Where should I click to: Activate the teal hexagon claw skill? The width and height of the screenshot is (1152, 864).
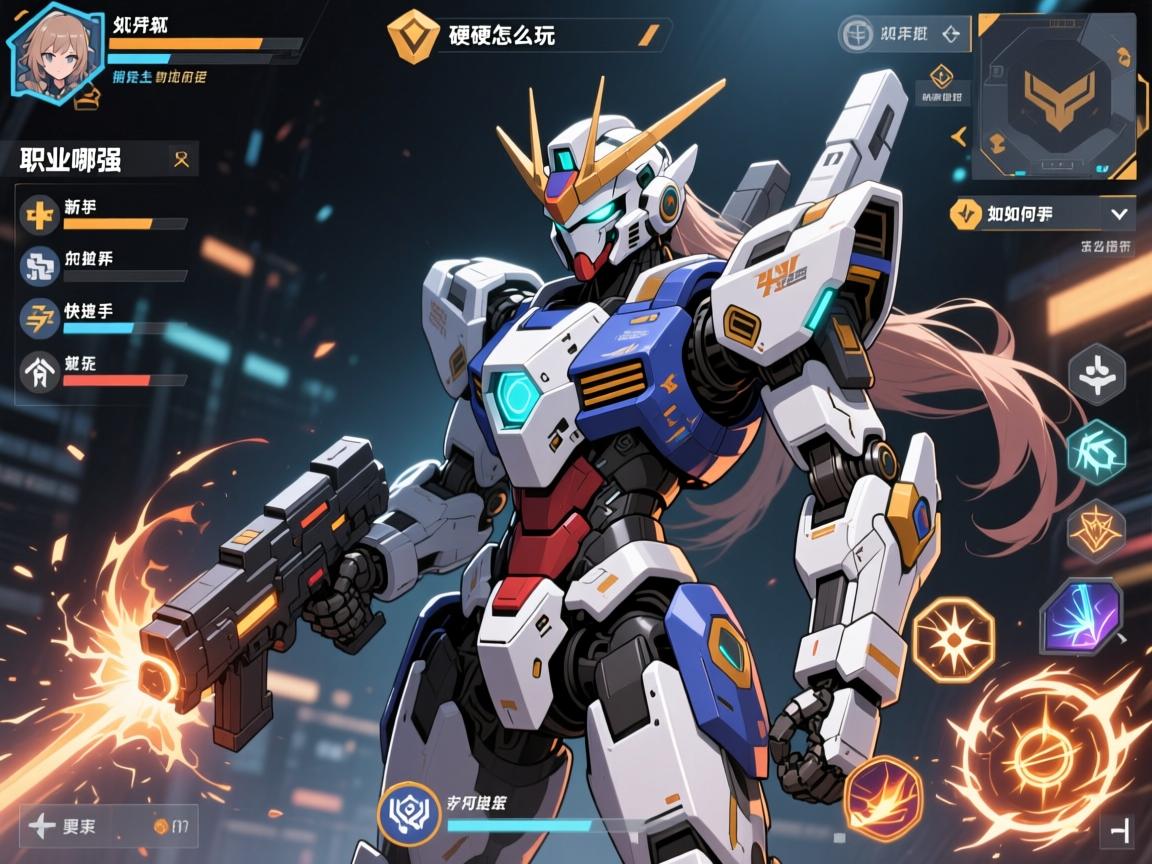click(x=1097, y=452)
